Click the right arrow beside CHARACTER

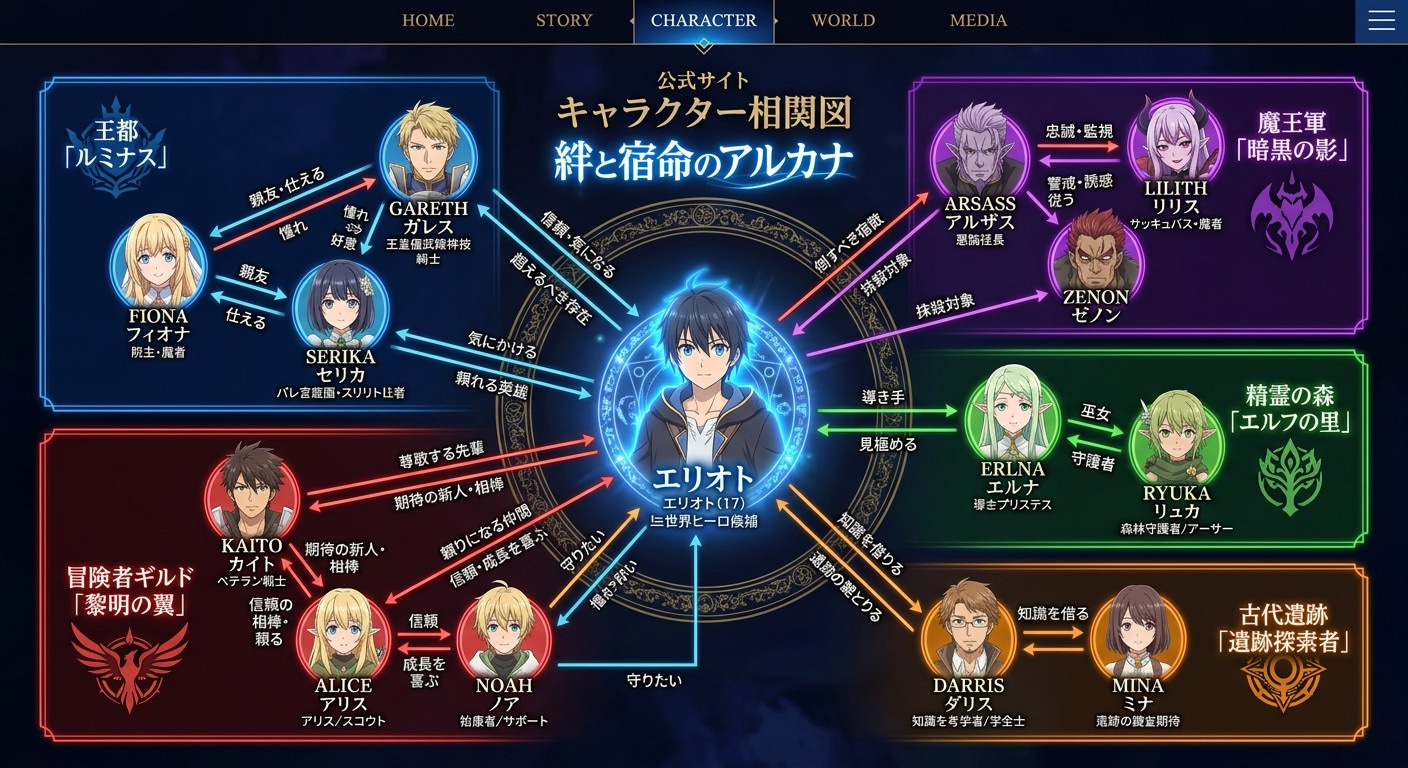tap(777, 21)
